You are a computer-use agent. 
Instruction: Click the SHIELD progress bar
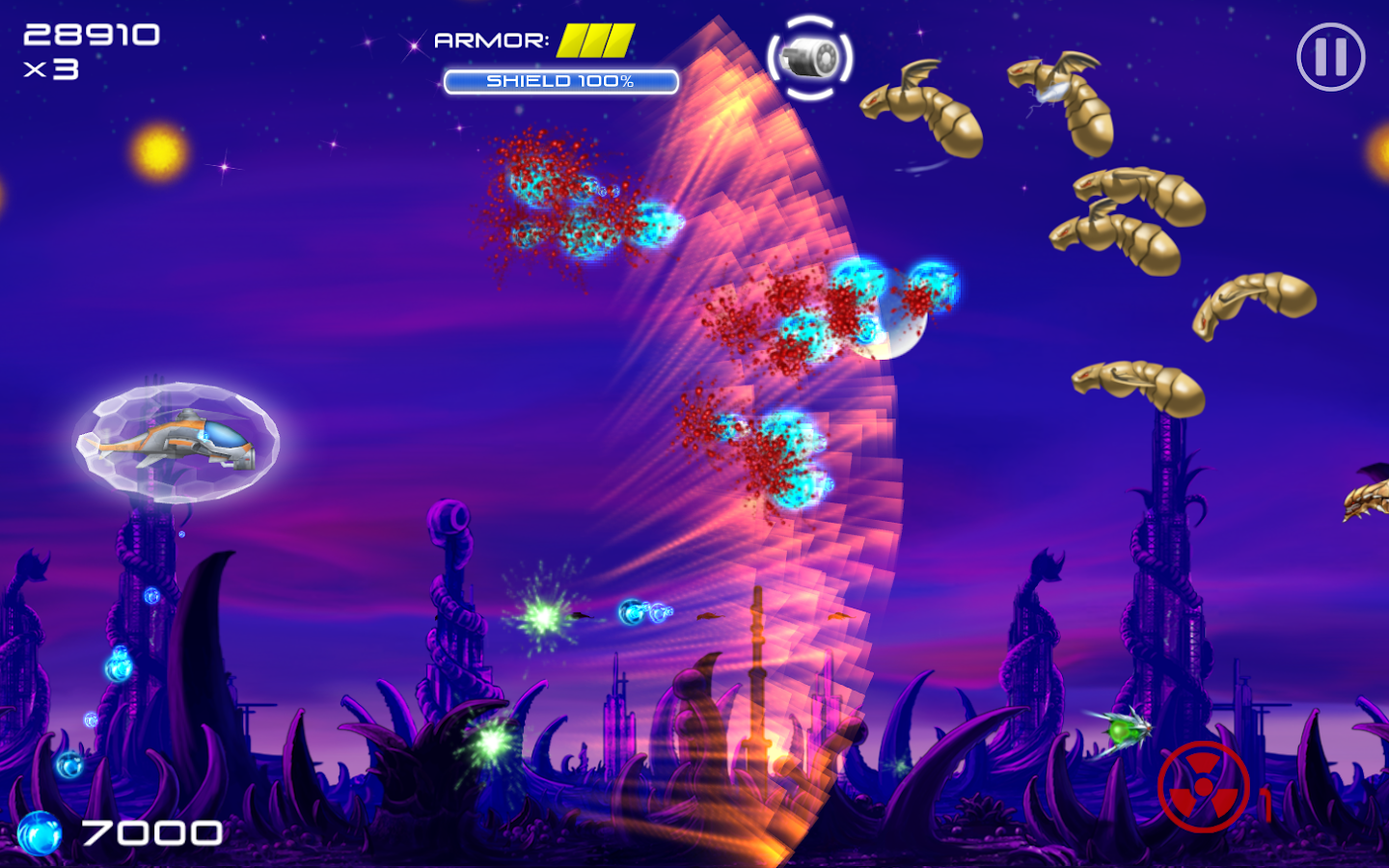tap(560, 83)
